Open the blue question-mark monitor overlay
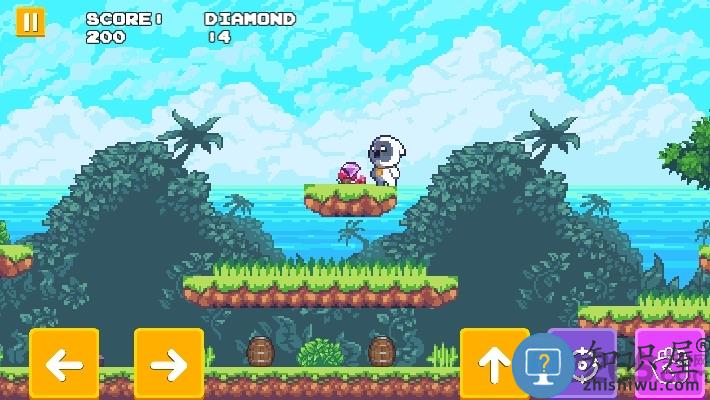Screen dimensions: 710x400 tap(543, 364)
